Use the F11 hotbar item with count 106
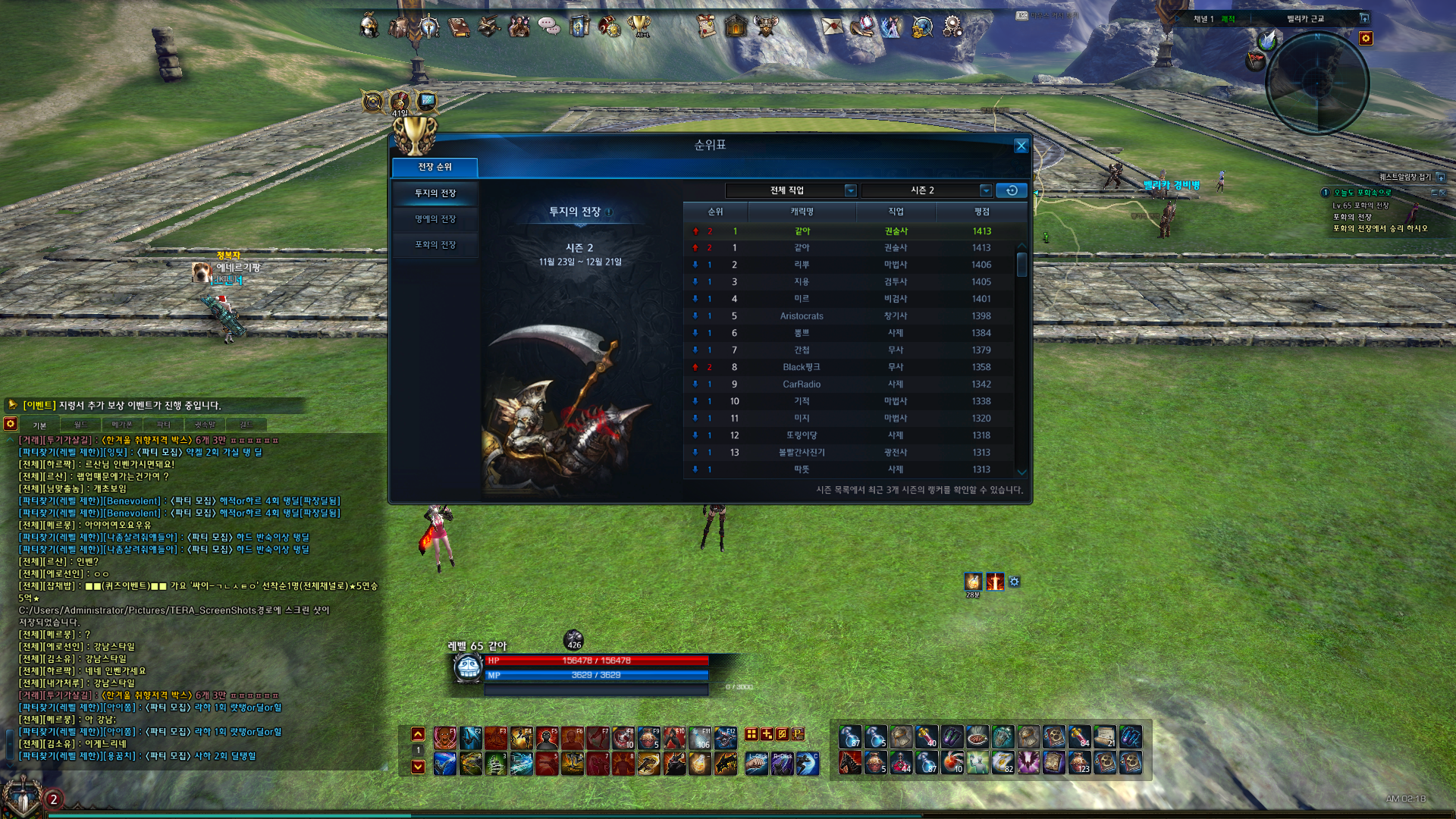Viewport: 1456px width, 819px height. (699, 737)
